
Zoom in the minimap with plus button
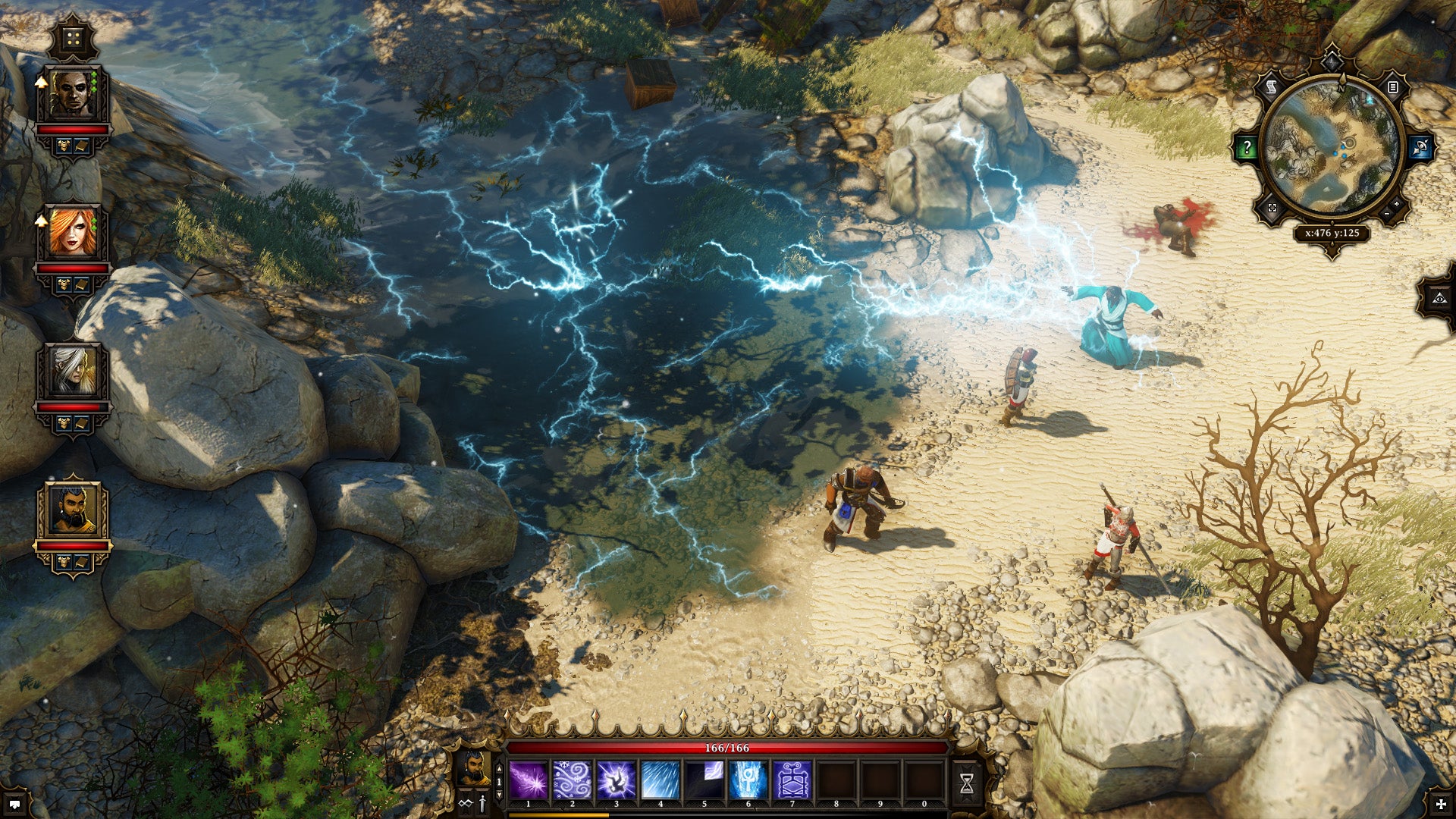click(1396, 205)
